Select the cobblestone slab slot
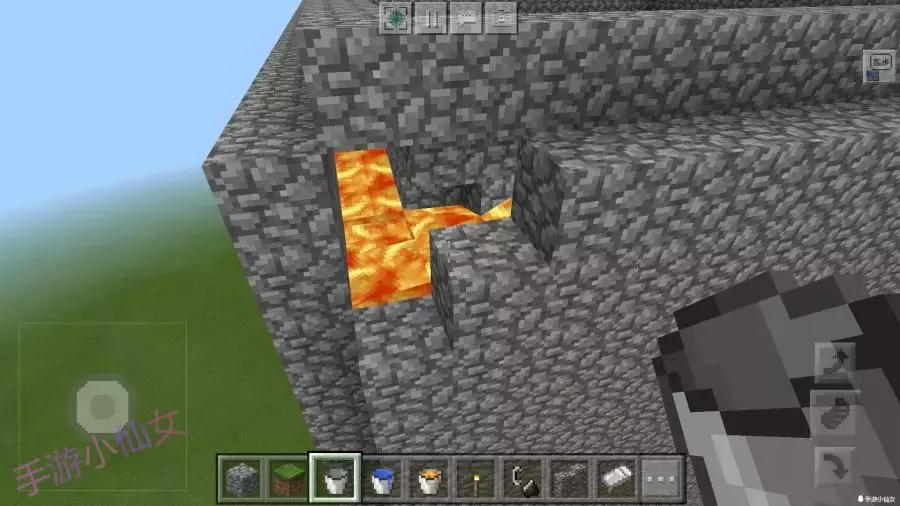Image resolution: width=900 pixels, height=506 pixels. pos(571,478)
